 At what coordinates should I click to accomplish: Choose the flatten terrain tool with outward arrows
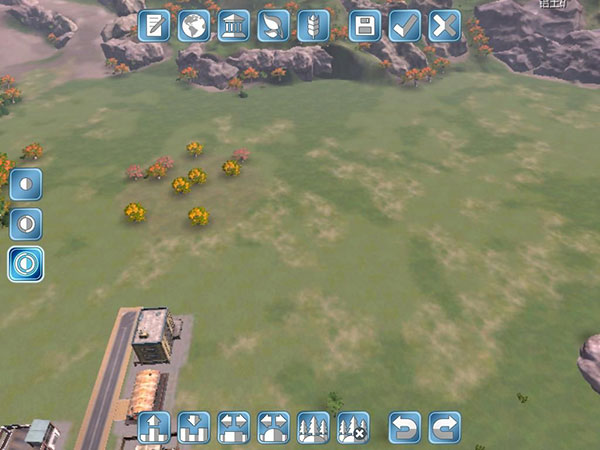[x=233, y=427]
